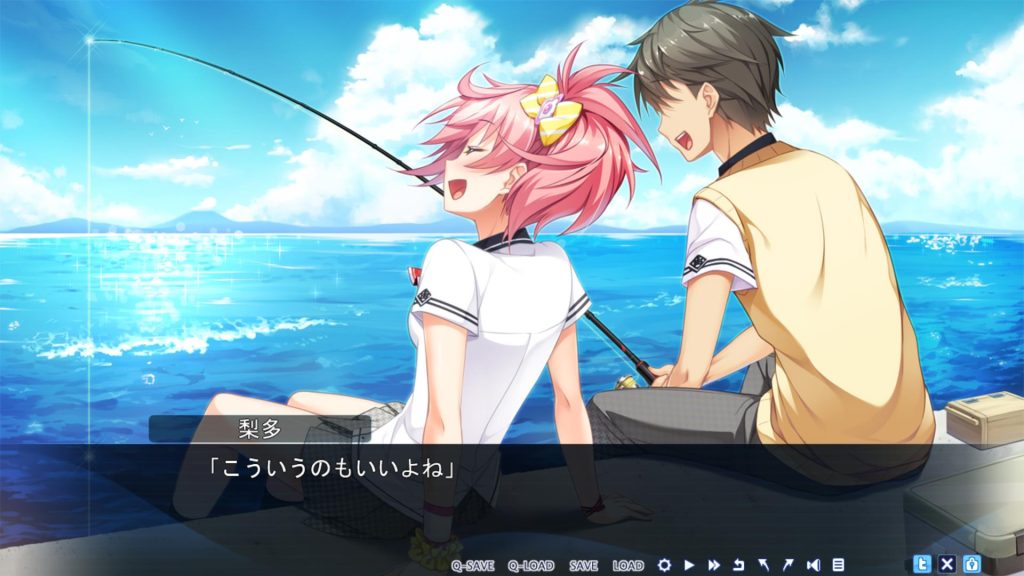Screen dimensions: 1024x576
Task: Quick load with the Q-LOAD button
Action: point(530,565)
